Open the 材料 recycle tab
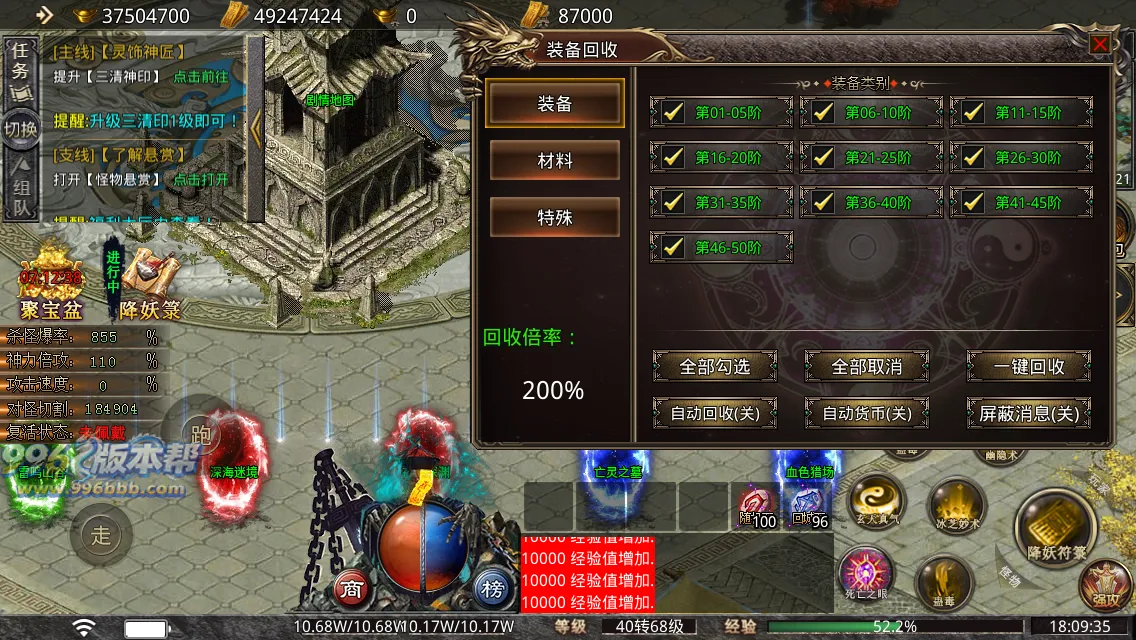This screenshot has height=640, width=1136. pyautogui.click(x=555, y=161)
